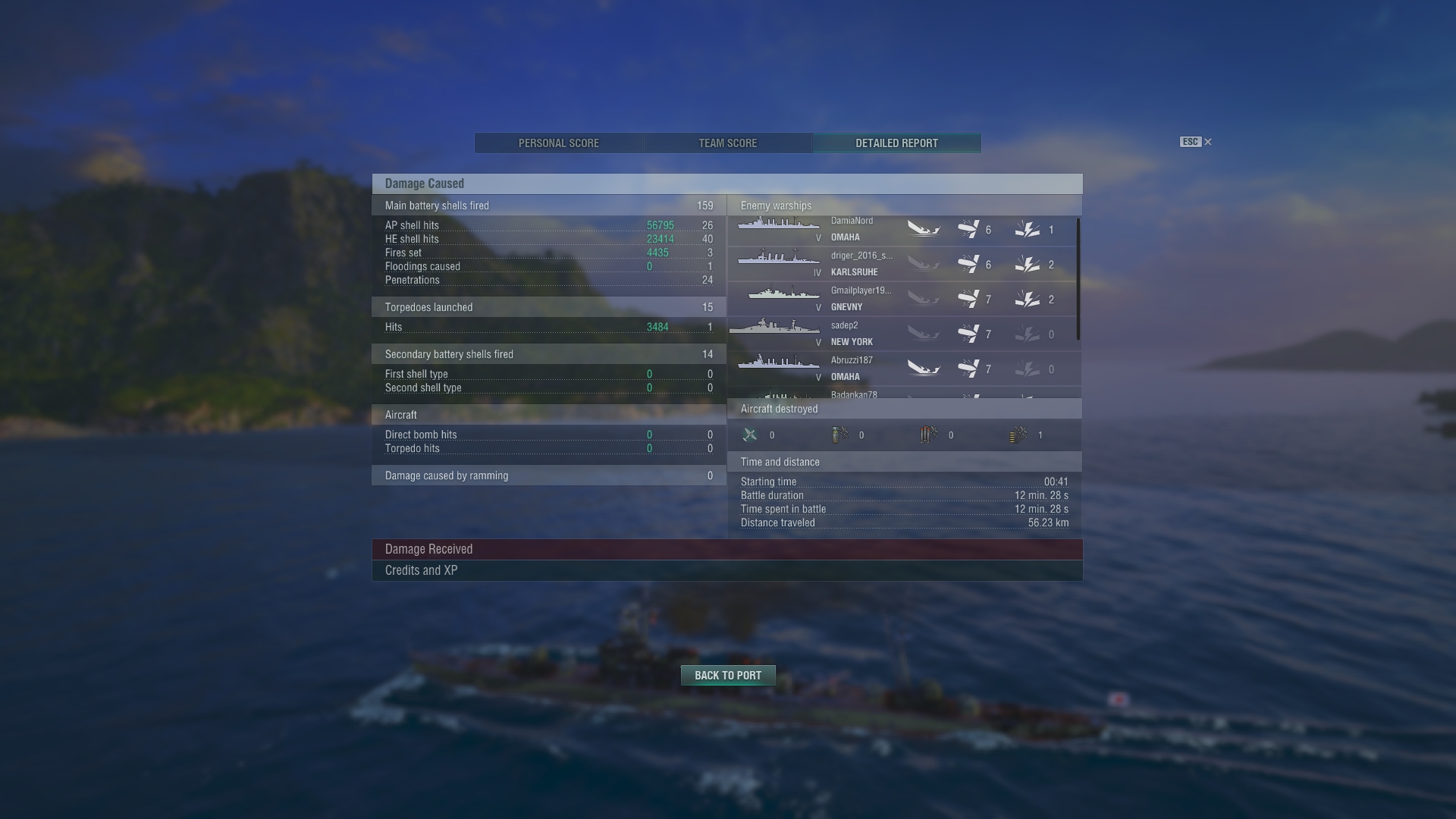The height and width of the screenshot is (819, 1456).
Task: Expand the Damage Received section
Action: coord(726,549)
